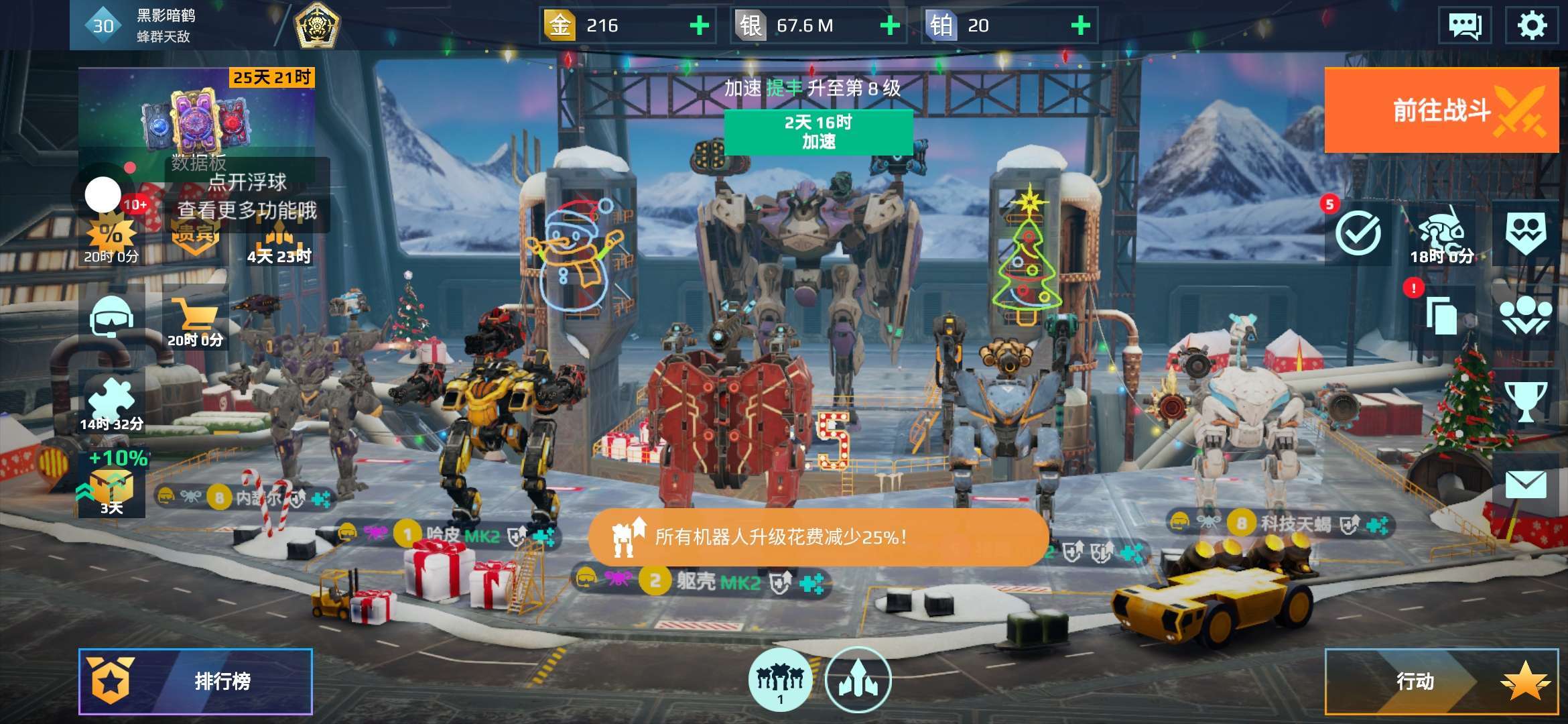Screen dimensions: 1568x724
Task: Start a match with 前往战斗 button
Action: click(1441, 110)
